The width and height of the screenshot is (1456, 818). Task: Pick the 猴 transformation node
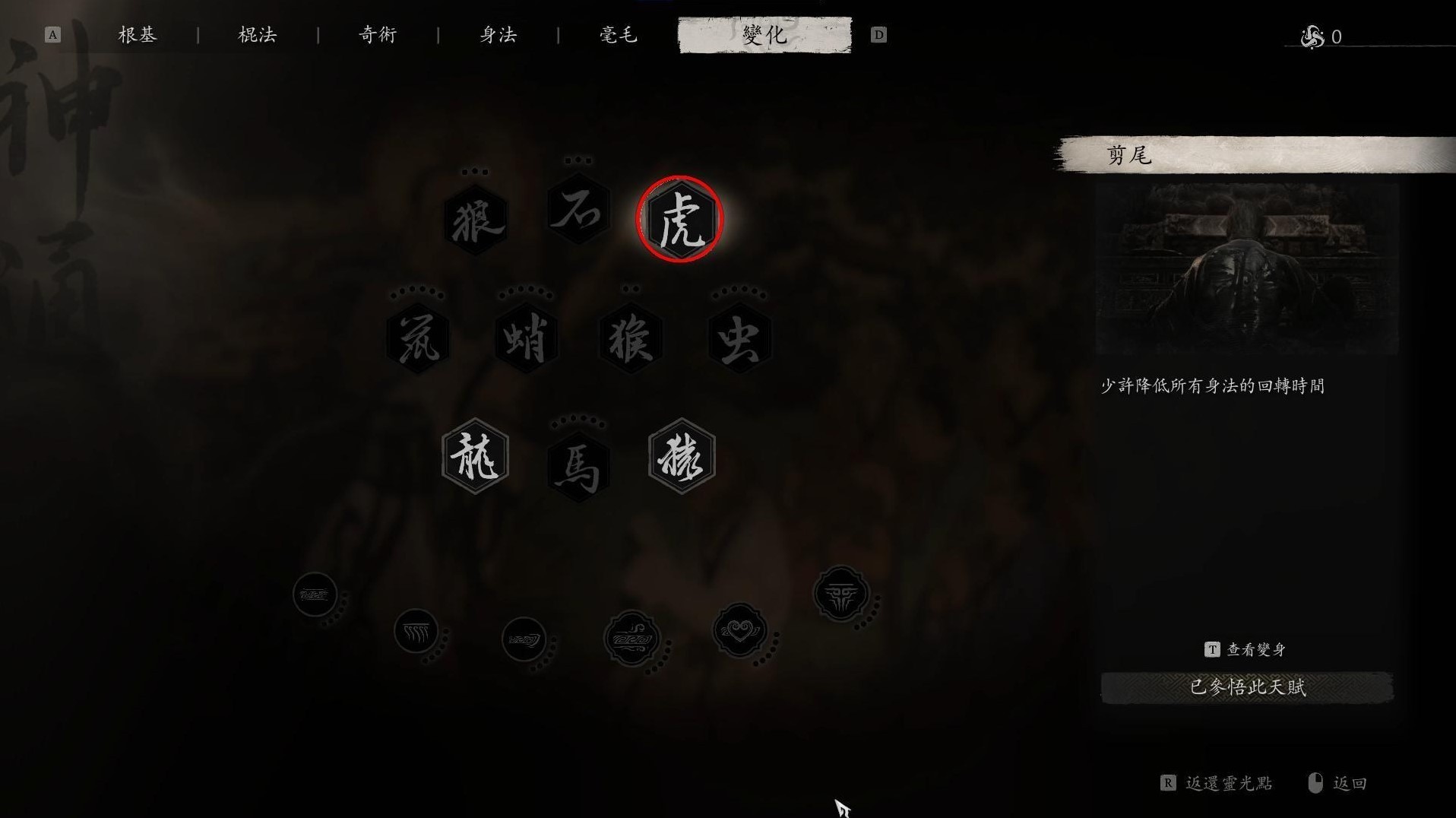click(x=631, y=338)
